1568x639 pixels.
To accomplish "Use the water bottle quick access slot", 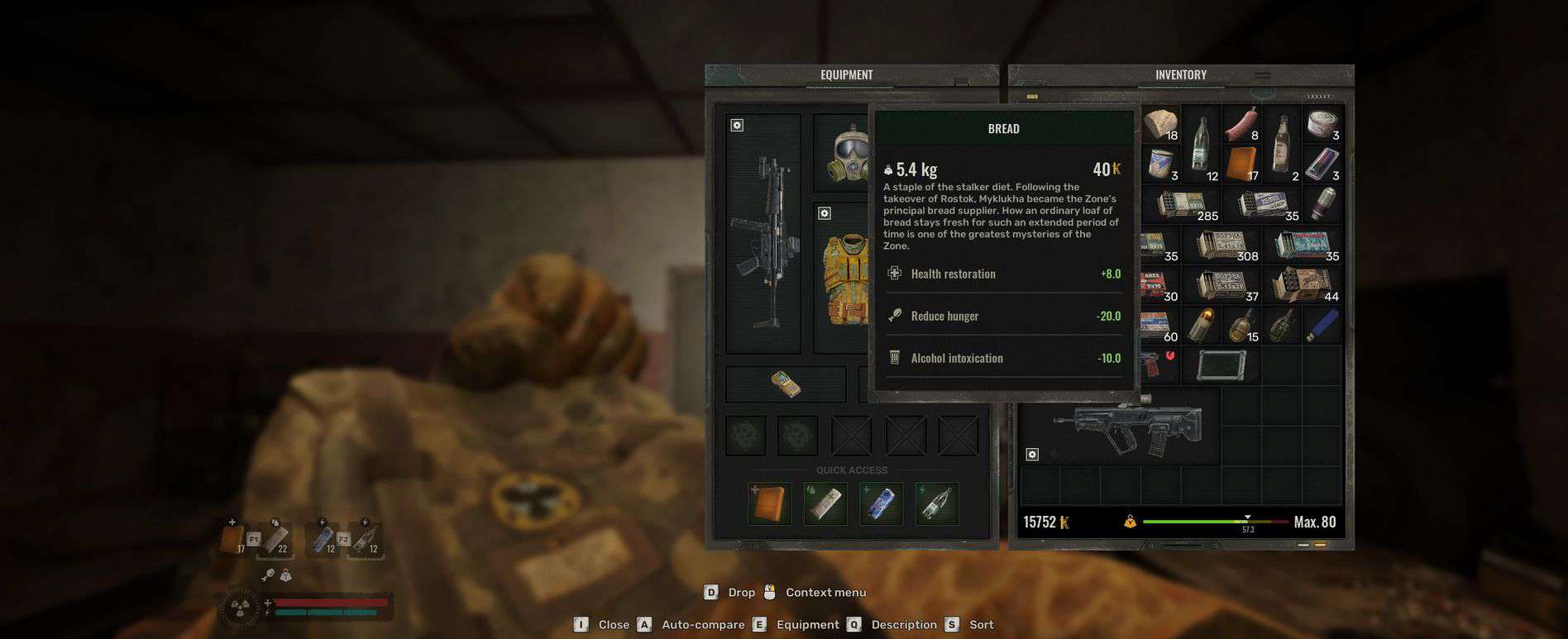I will [936, 504].
